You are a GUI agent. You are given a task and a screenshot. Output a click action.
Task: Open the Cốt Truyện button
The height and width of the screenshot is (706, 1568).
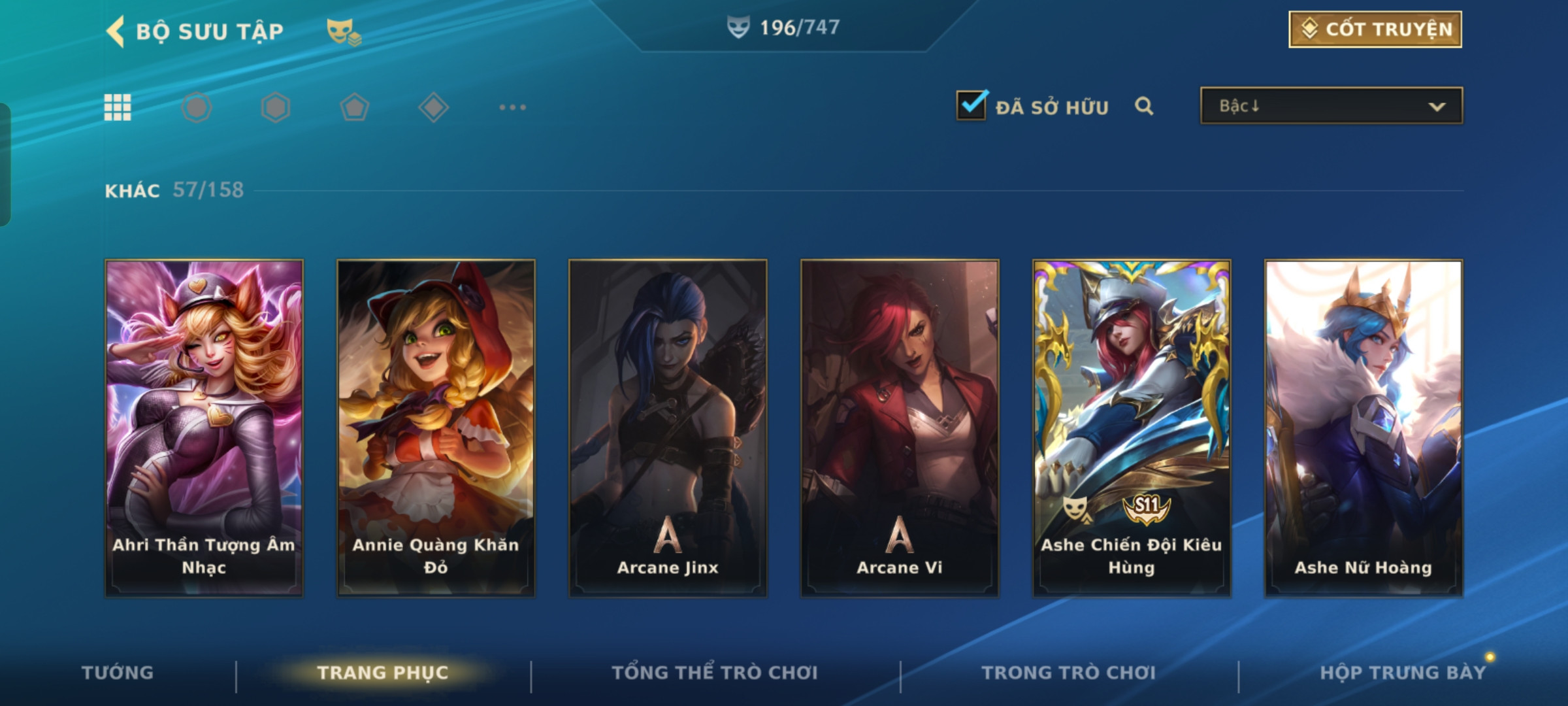click(x=1375, y=29)
